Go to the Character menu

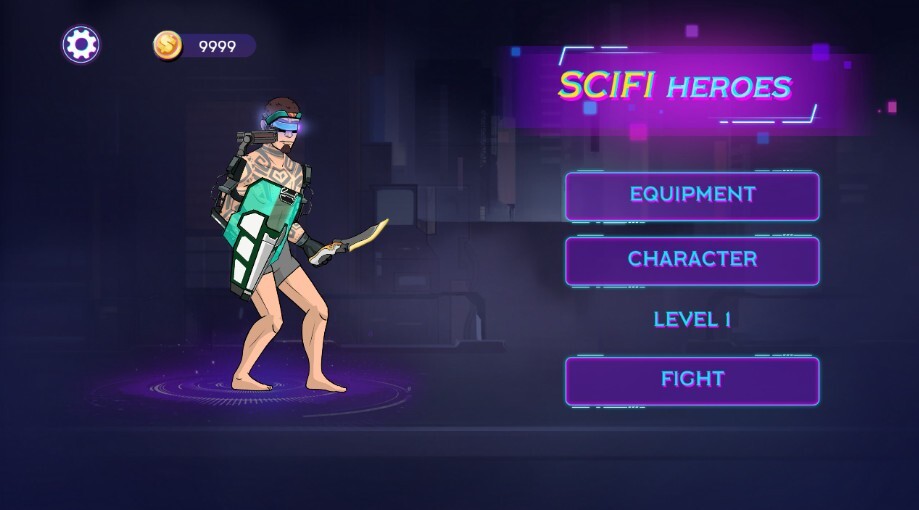tap(692, 260)
